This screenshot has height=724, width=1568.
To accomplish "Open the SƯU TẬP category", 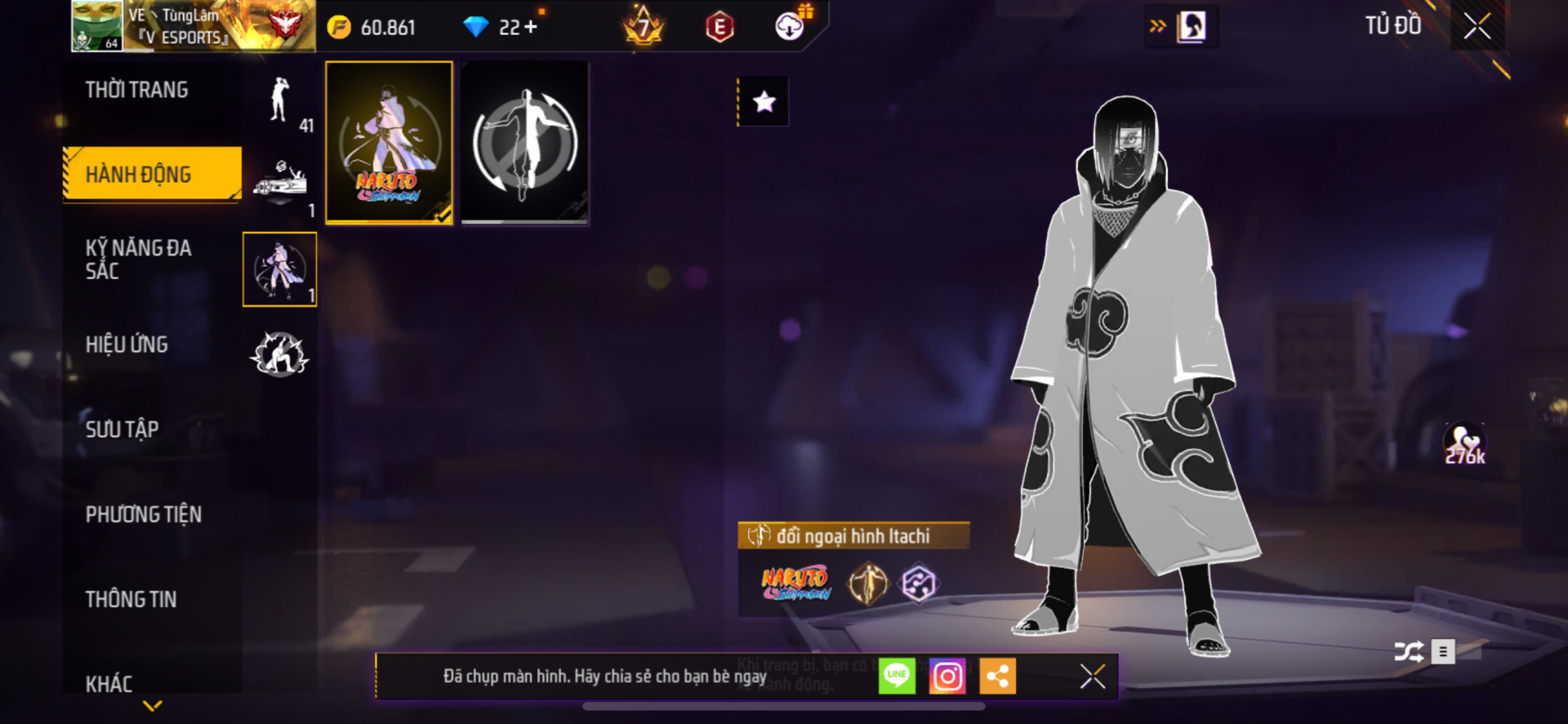I will click(x=122, y=429).
